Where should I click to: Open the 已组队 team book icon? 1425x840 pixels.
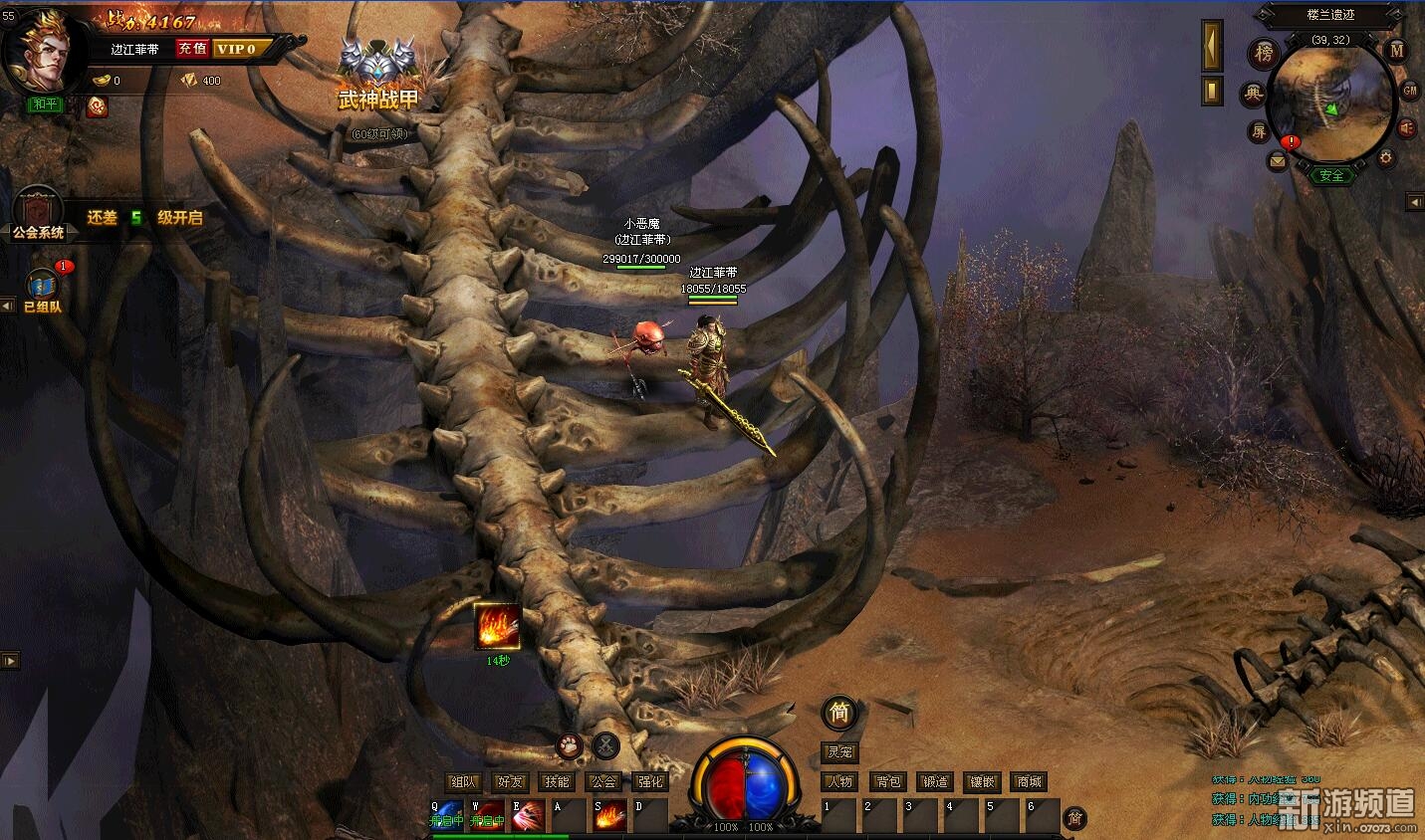43,289
